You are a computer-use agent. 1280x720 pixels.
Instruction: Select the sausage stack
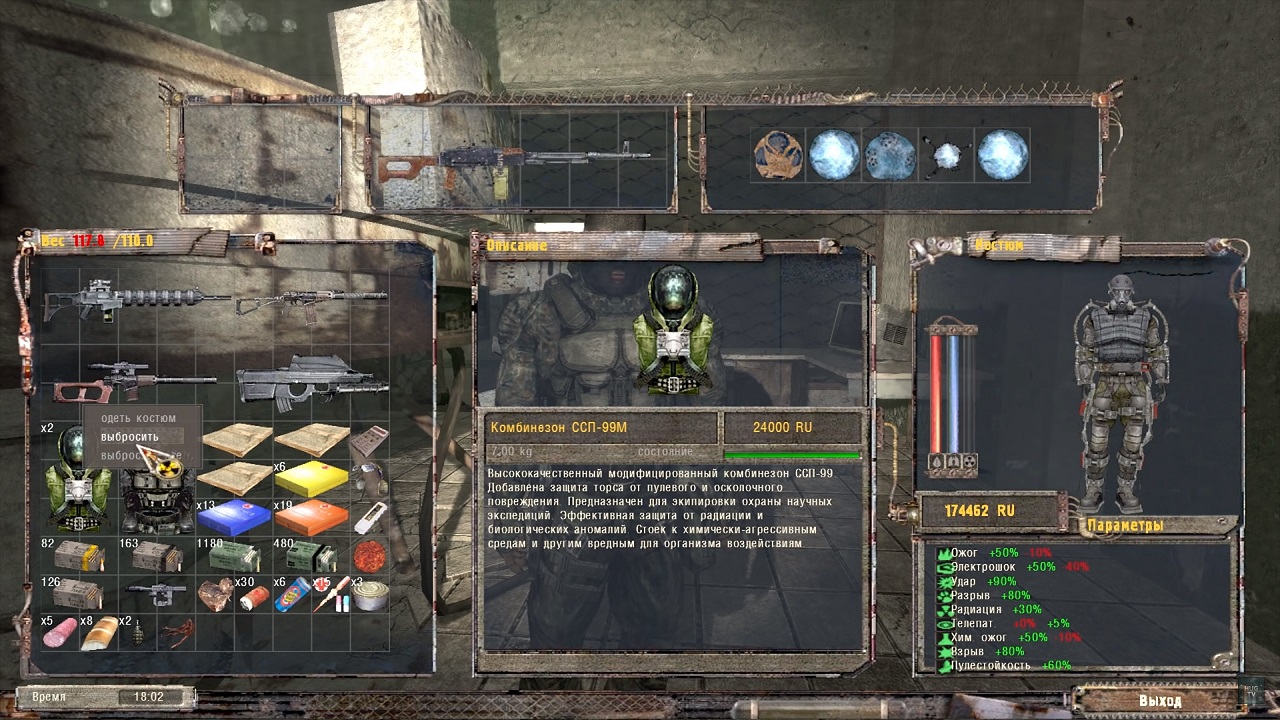pyautogui.click(x=62, y=632)
